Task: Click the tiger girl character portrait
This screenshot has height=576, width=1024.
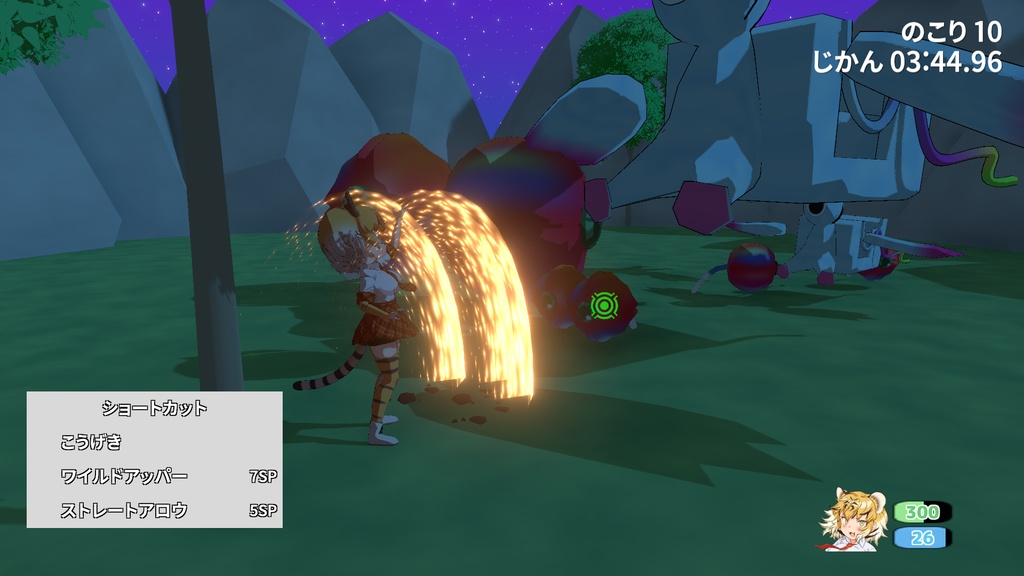Action: [853, 518]
